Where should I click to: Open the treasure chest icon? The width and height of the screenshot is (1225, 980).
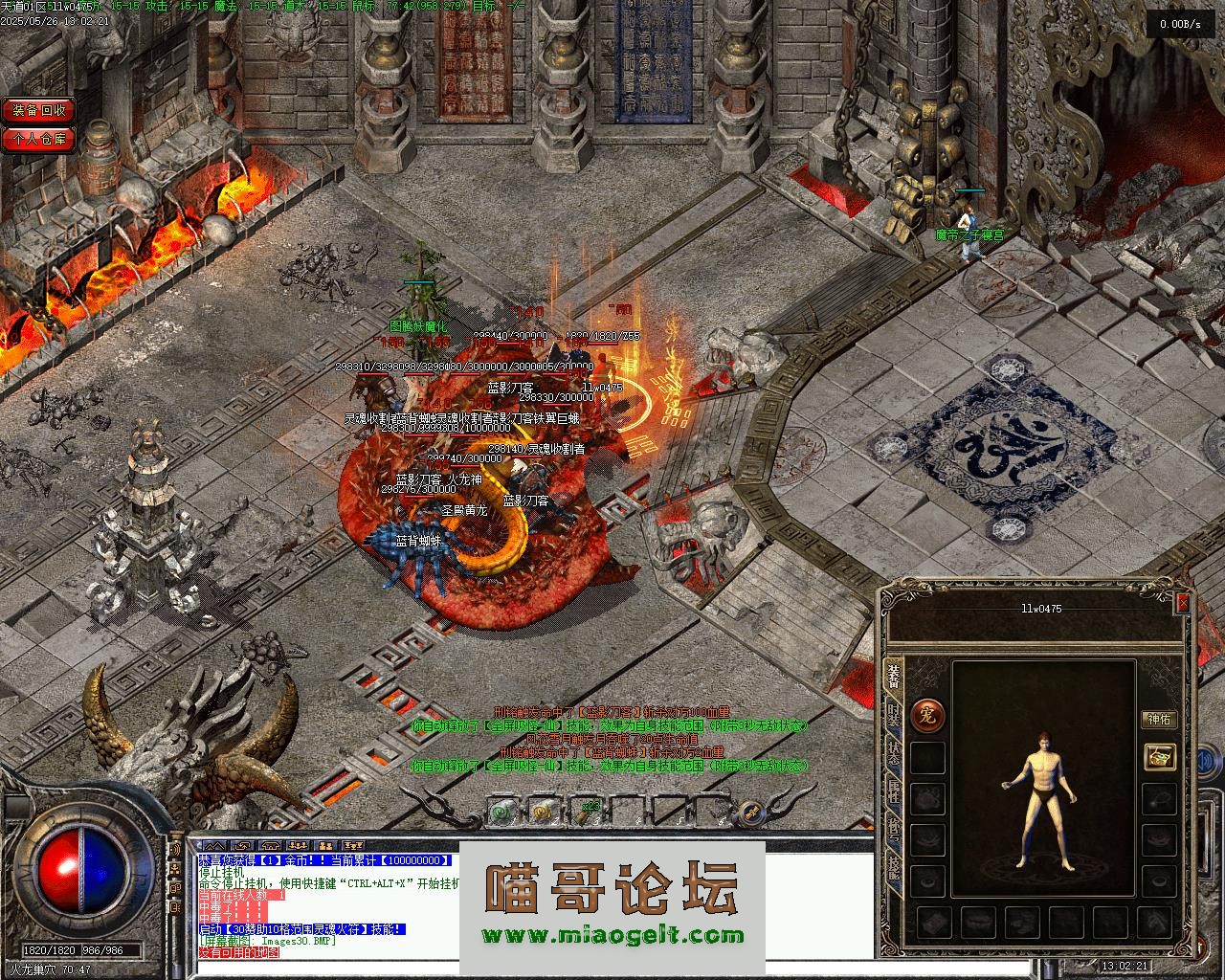coord(1160,757)
